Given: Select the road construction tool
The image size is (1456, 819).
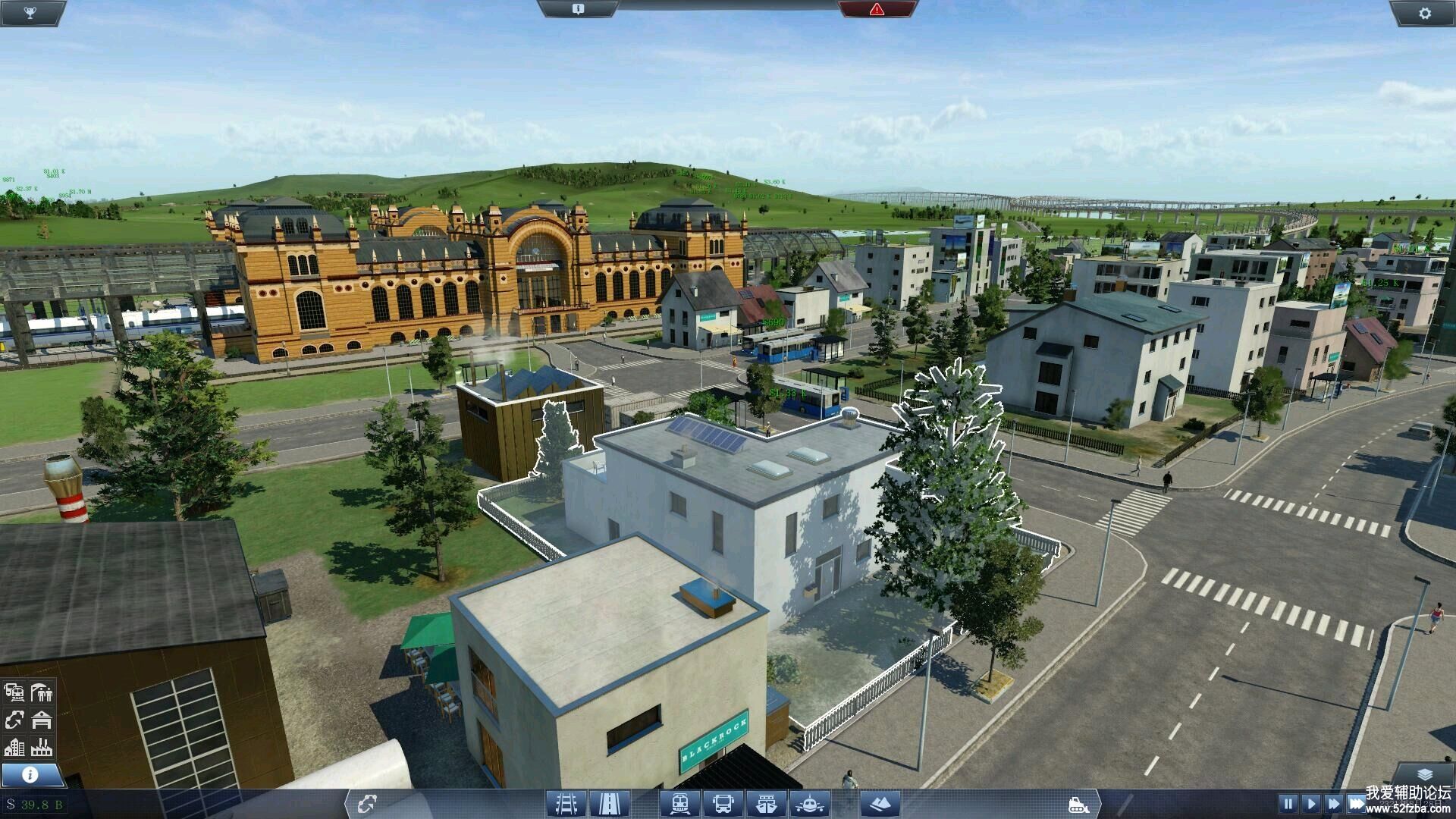Looking at the screenshot, I should click(608, 803).
